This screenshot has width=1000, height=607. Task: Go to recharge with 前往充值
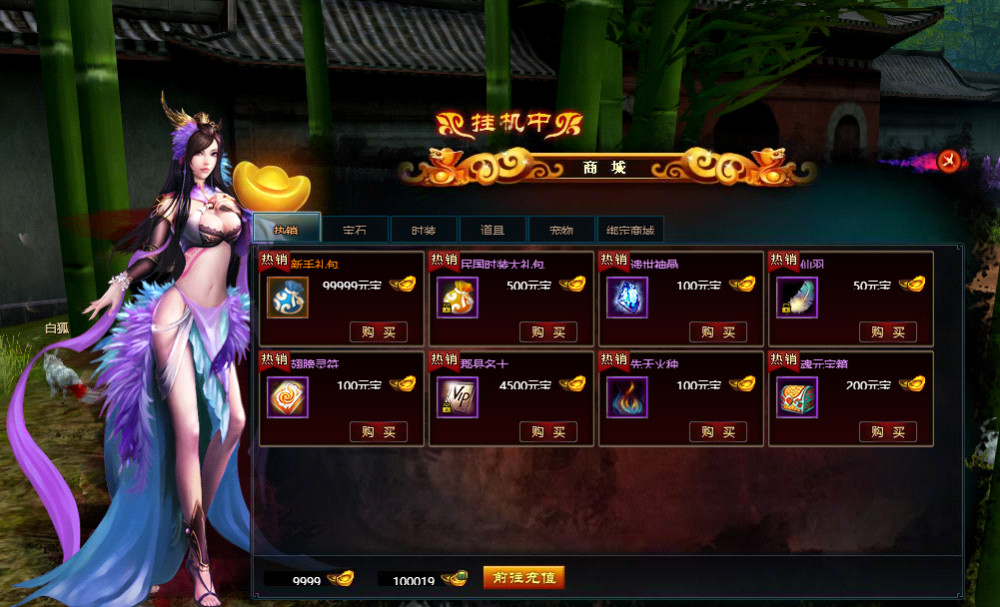point(524,578)
